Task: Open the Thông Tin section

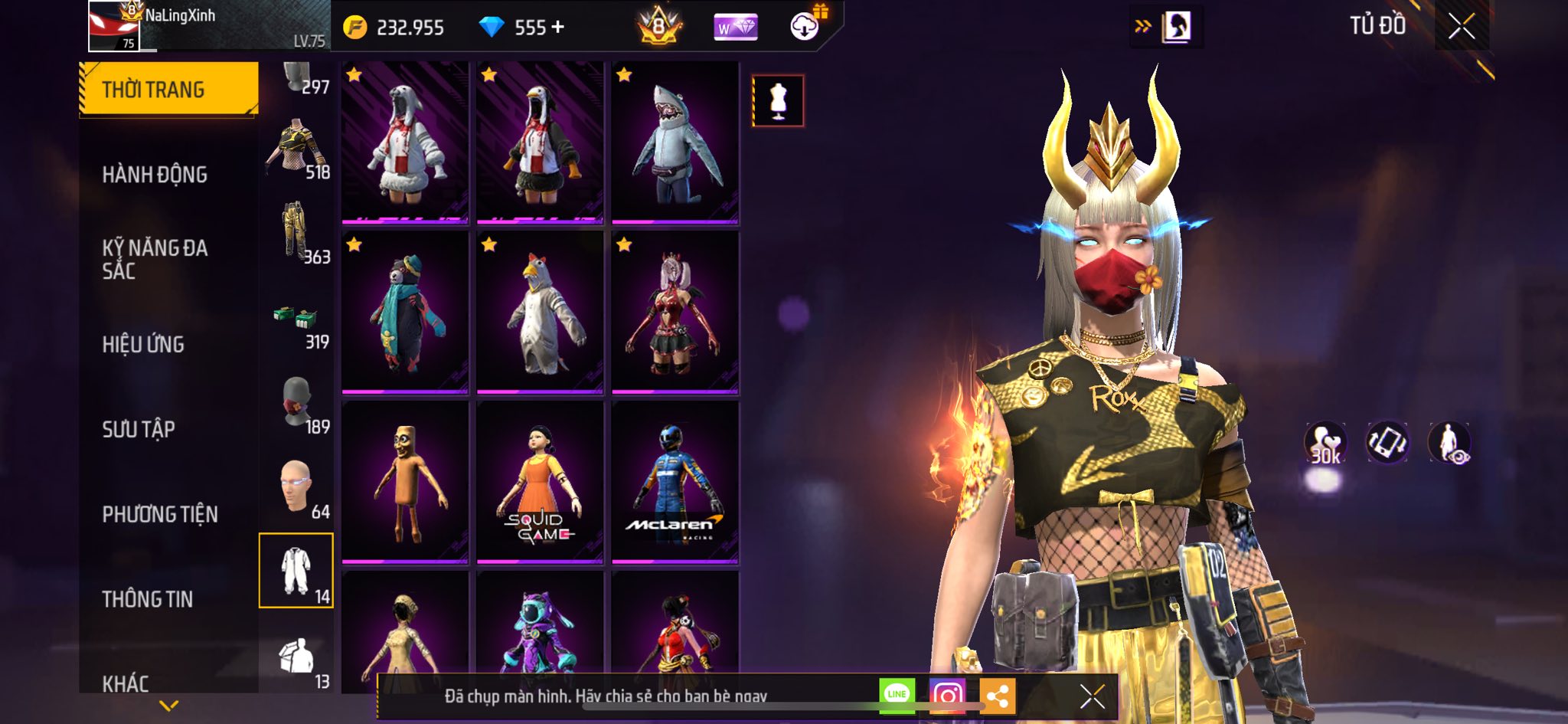Action: pyautogui.click(x=148, y=599)
